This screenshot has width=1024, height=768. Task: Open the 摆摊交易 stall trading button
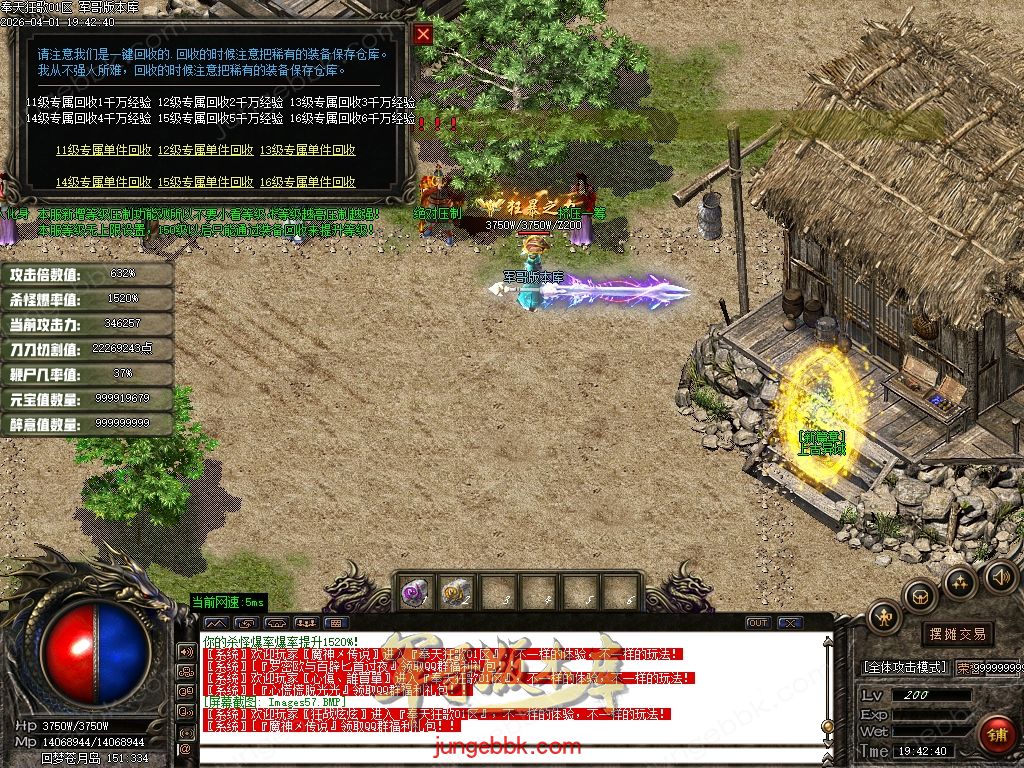[x=957, y=634]
